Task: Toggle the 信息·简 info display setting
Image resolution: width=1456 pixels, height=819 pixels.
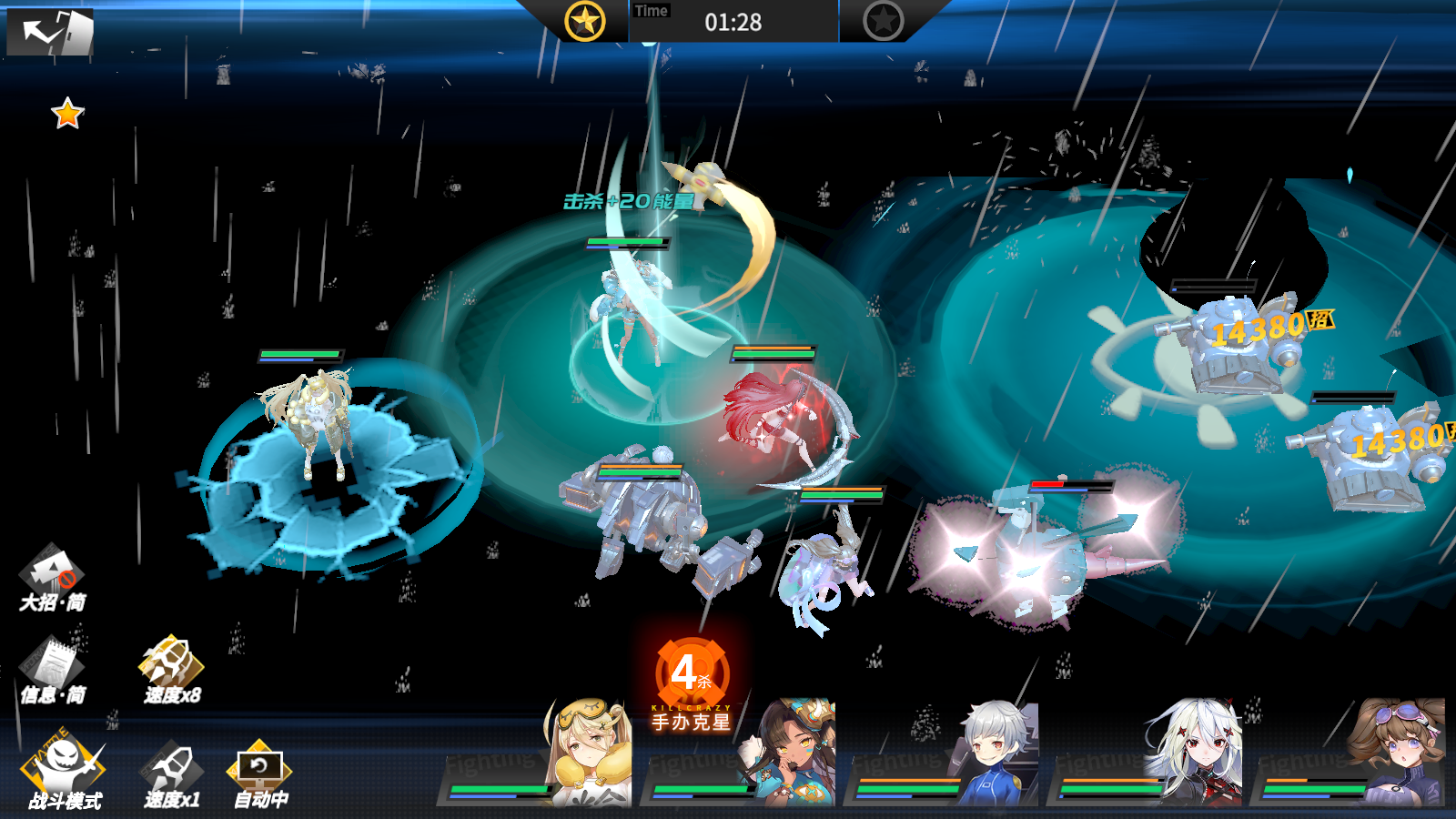Action: coord(53,672)
